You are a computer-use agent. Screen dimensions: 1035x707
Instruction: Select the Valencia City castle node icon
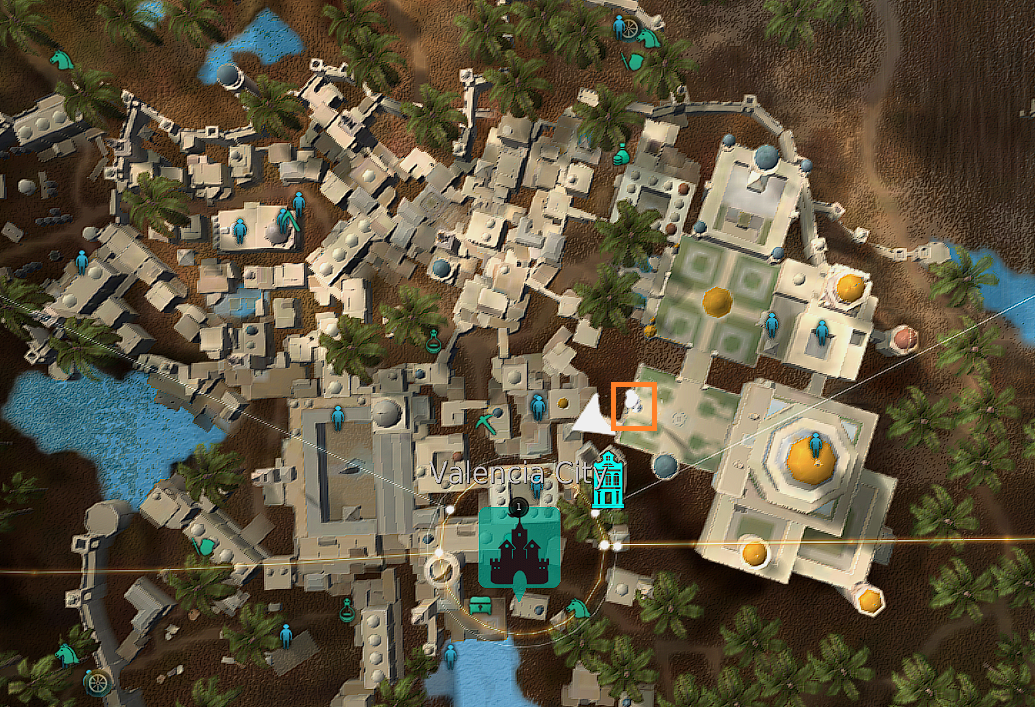[519, 546]
